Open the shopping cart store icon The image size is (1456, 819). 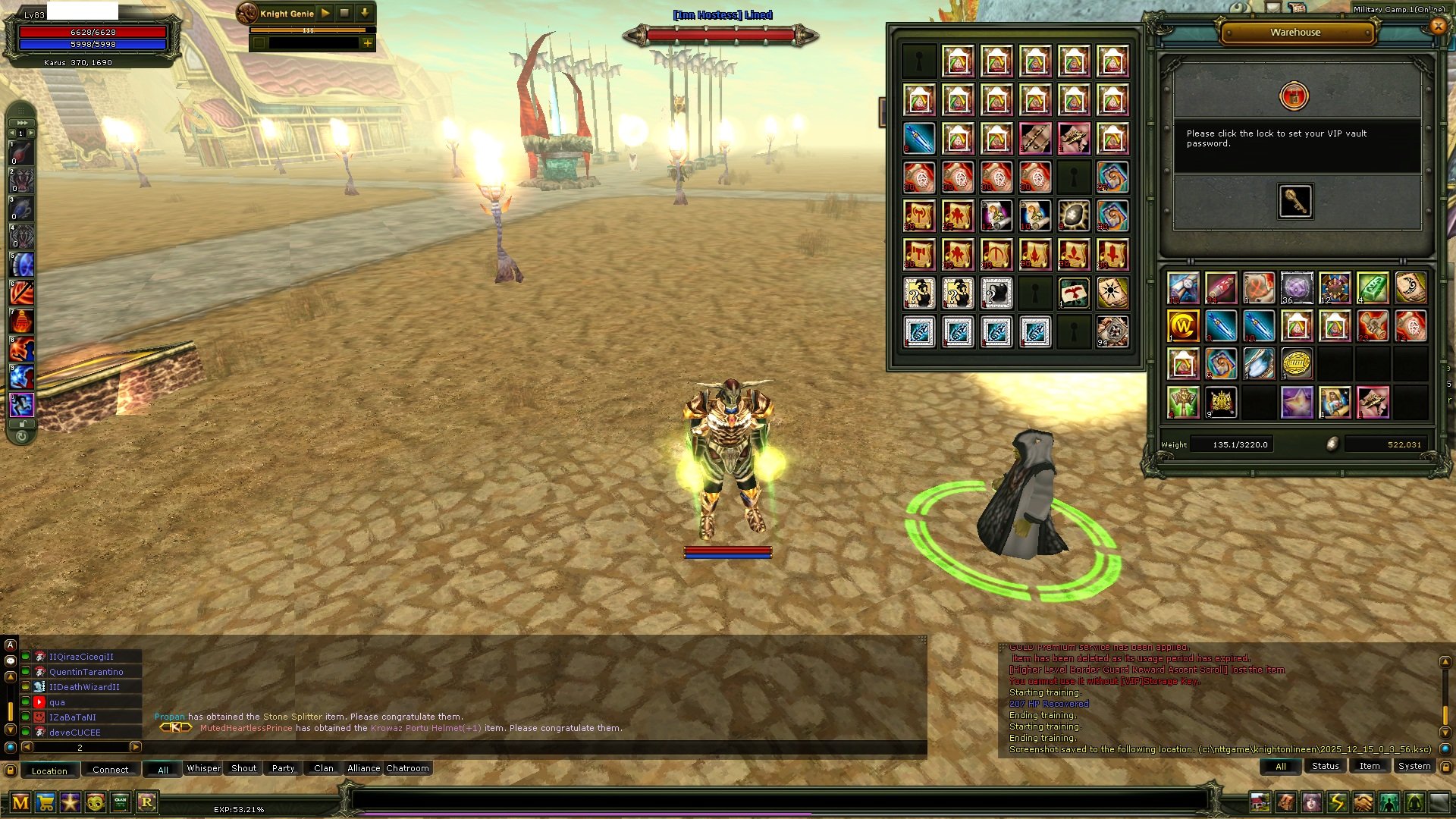pyautogui.click(x=45, y=802)
